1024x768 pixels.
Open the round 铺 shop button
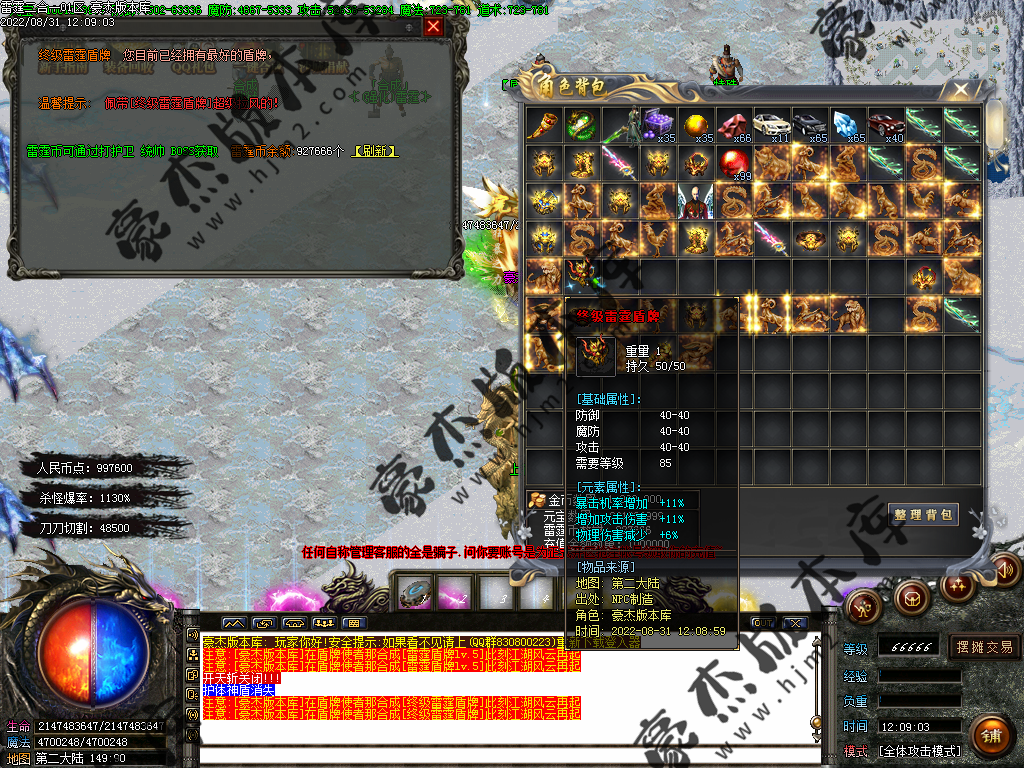[x=989, y=735]
